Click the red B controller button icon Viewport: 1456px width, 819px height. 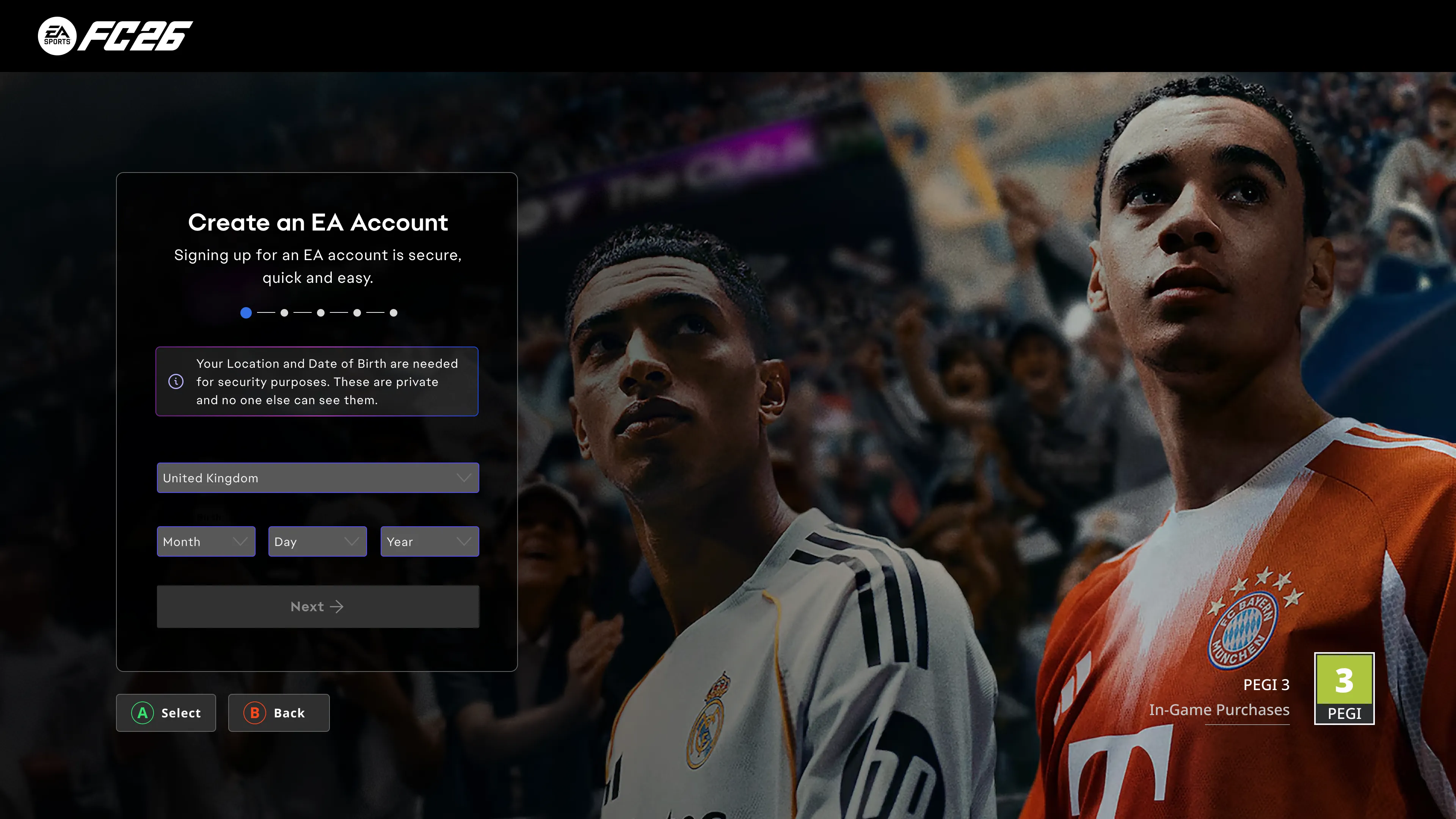(255, 713)
